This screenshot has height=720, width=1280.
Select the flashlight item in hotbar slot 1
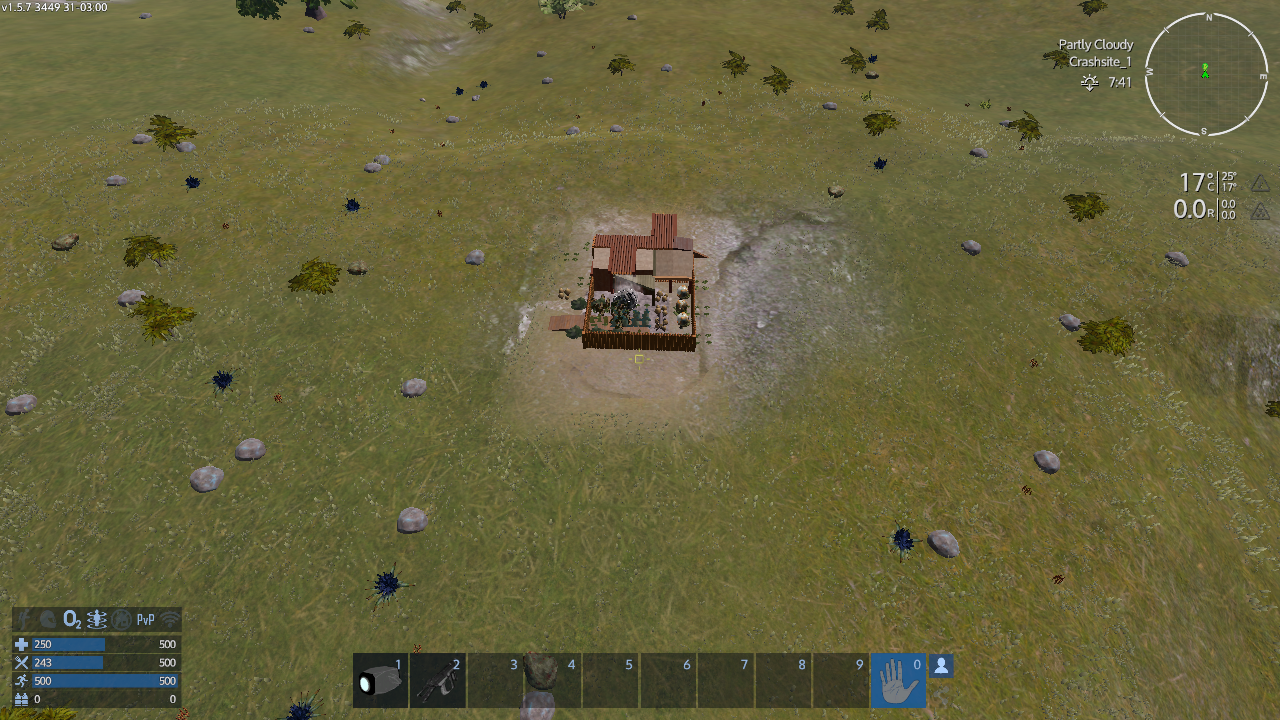(381, 680)
